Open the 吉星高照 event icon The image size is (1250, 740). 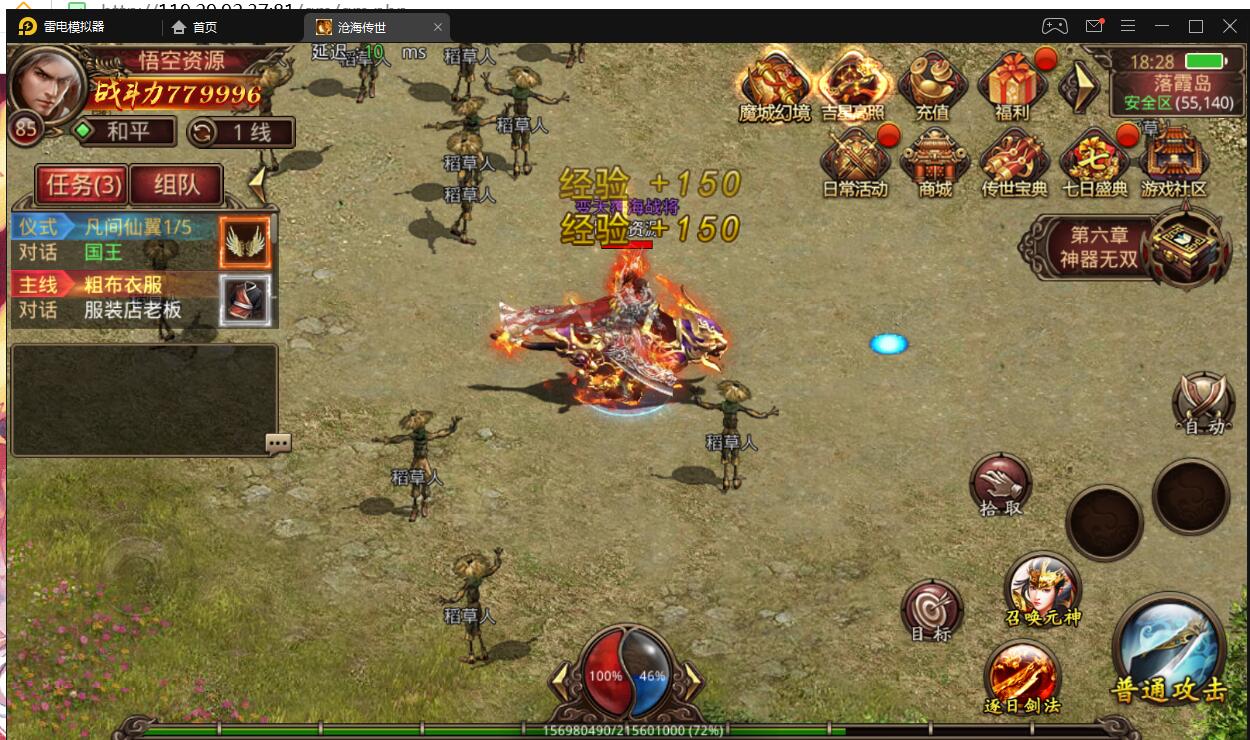click(853, 84)
